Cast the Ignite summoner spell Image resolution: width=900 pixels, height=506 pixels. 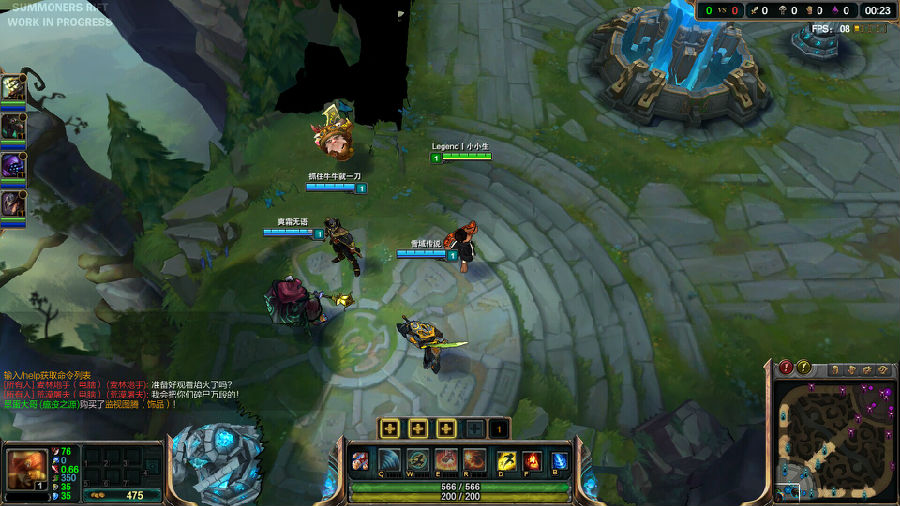[x=532, y=461]
